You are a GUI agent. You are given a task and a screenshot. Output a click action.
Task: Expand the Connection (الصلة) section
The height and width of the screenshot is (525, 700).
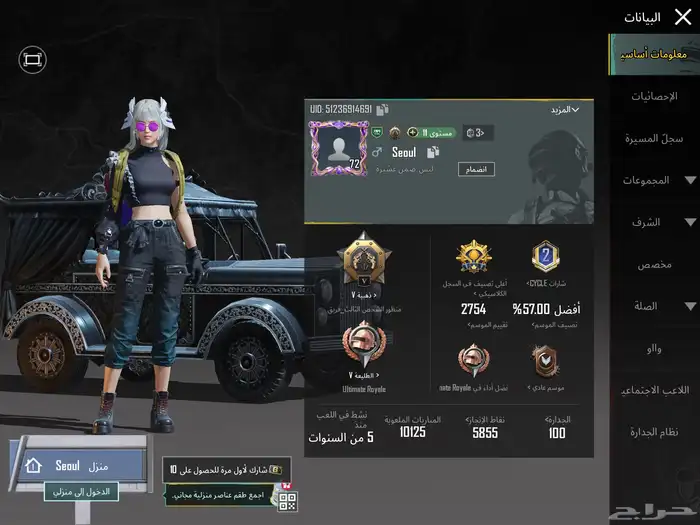656,306
